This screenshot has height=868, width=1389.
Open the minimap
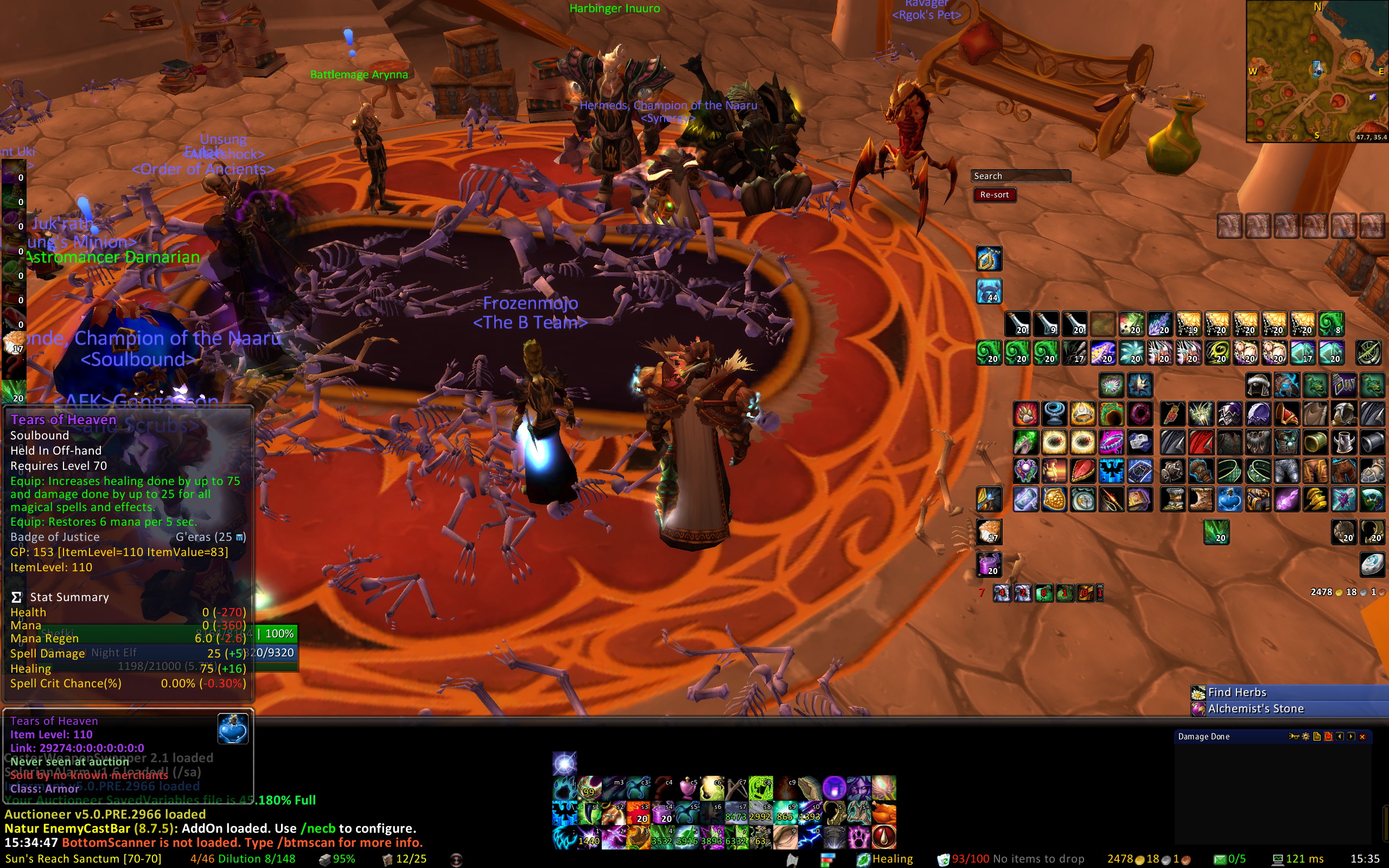(1316, 71)
